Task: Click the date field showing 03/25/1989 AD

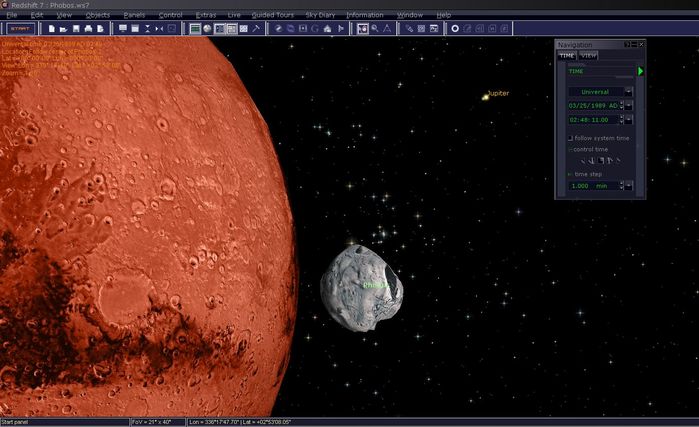Action: point(594,105)
